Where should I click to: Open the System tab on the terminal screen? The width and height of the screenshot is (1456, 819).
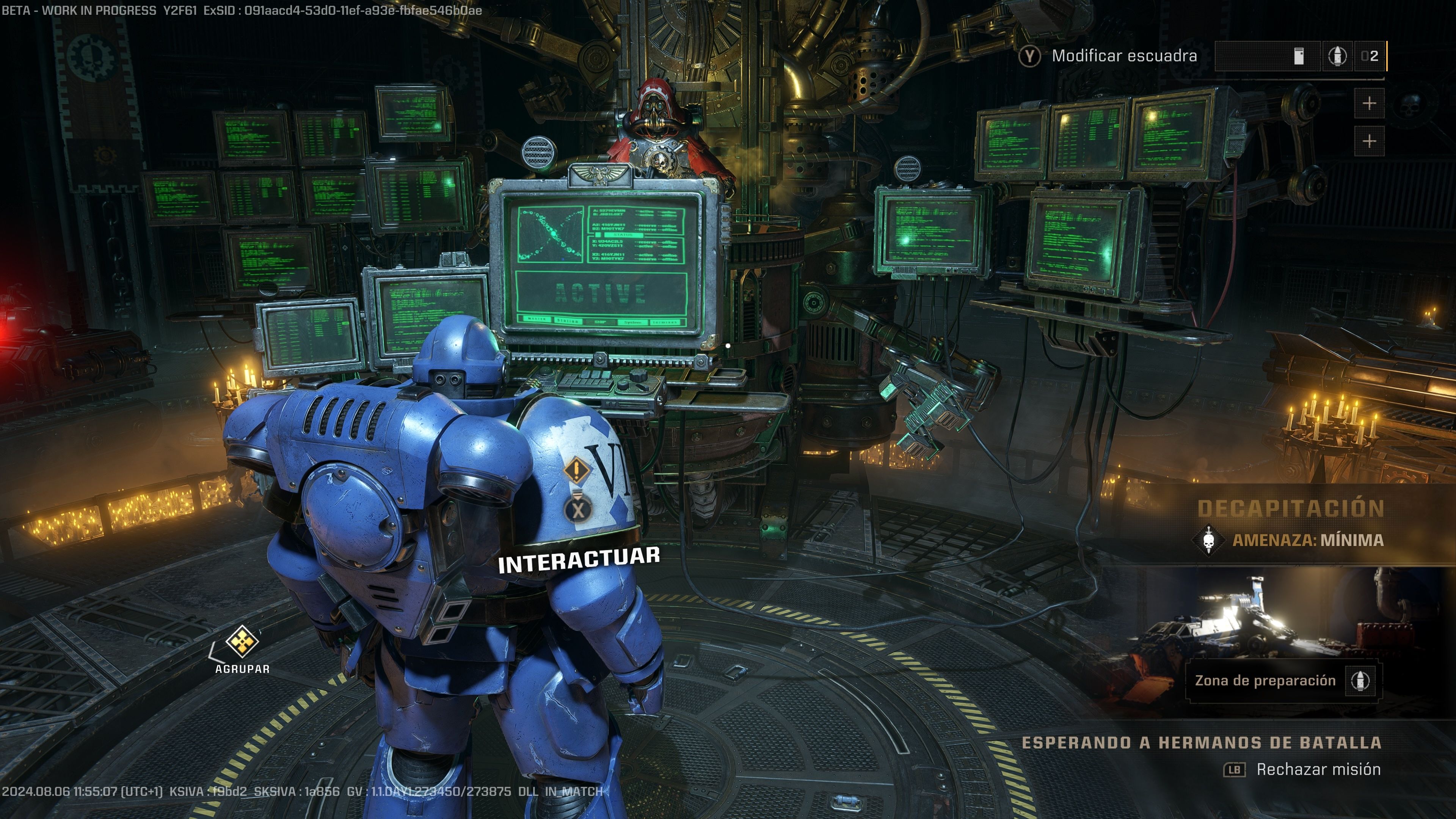tap(634, 323)
